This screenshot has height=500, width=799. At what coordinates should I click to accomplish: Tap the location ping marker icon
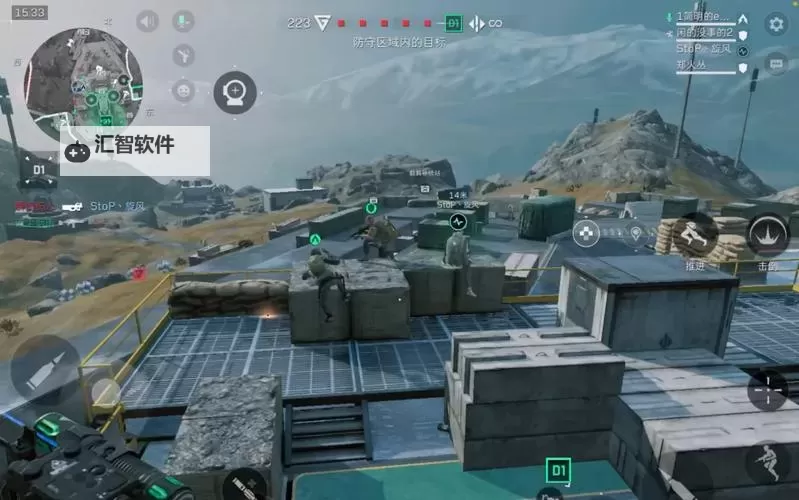[x=636, y=234]
